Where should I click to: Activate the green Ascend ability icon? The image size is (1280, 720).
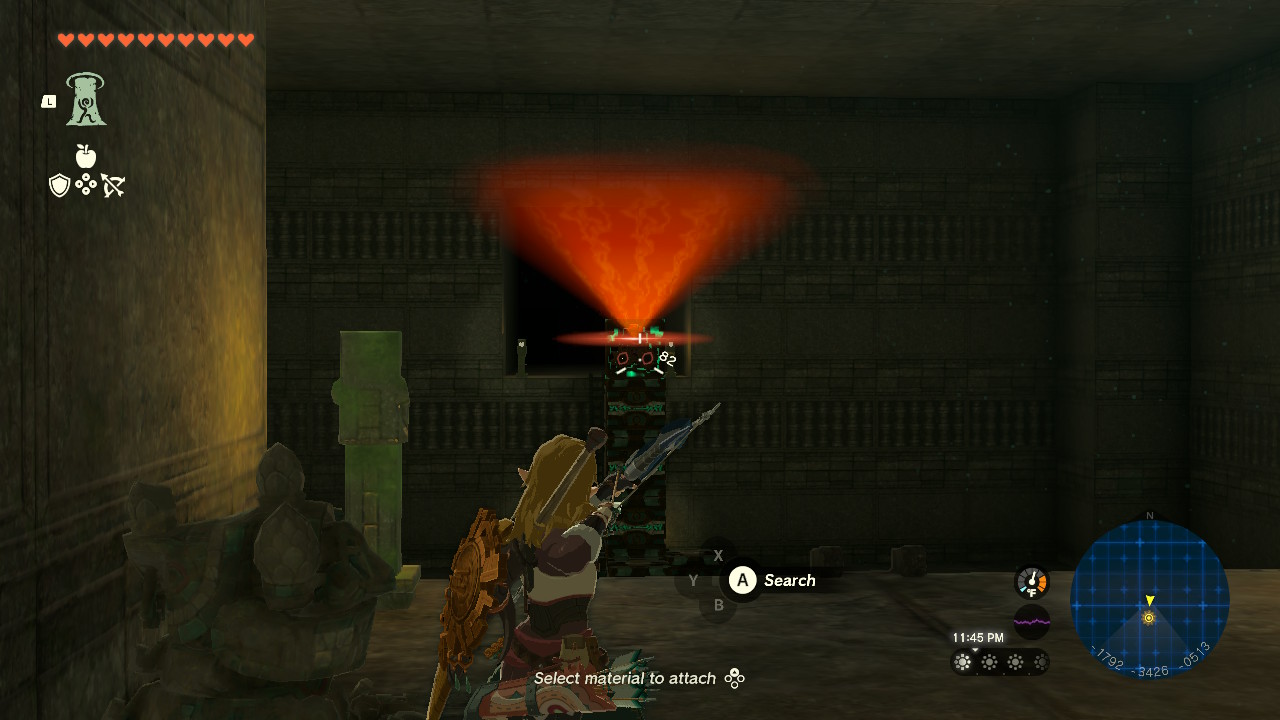click(x=87, y=100)
